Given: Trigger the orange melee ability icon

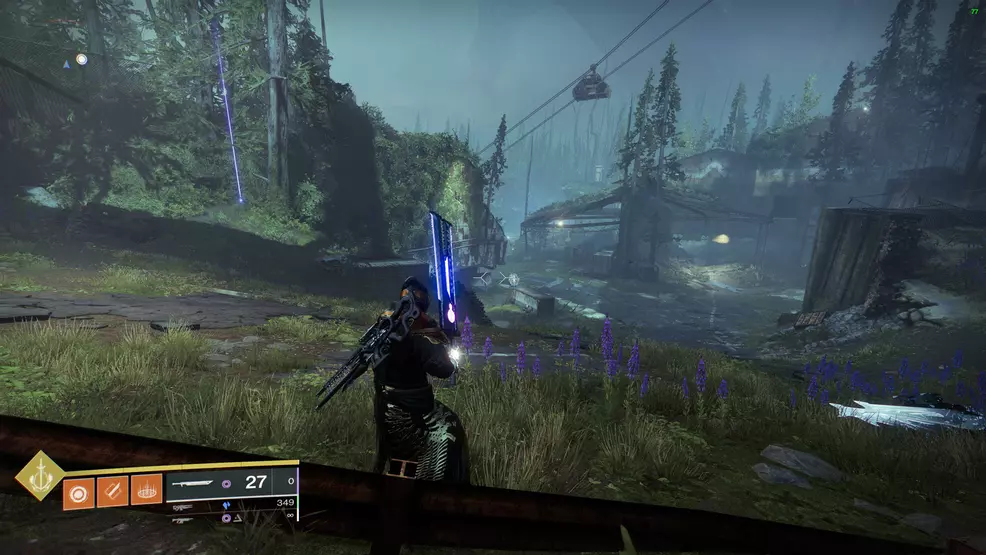Looking at the screenshot, I should click(x=112, y=490).
